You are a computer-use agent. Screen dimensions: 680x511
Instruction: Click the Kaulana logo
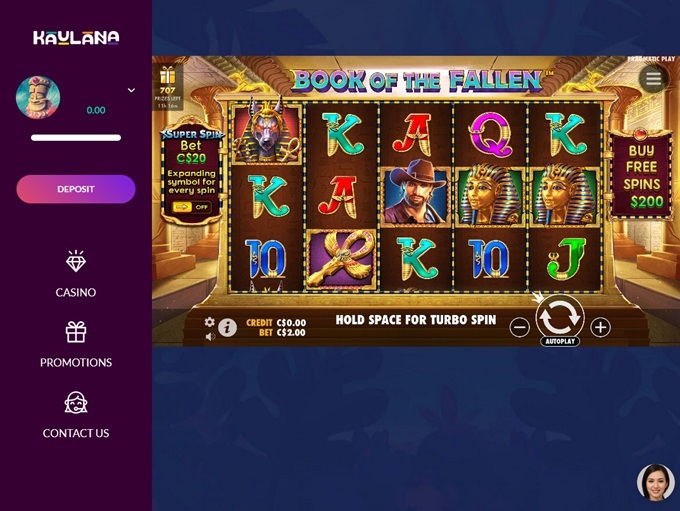point(76,38)
